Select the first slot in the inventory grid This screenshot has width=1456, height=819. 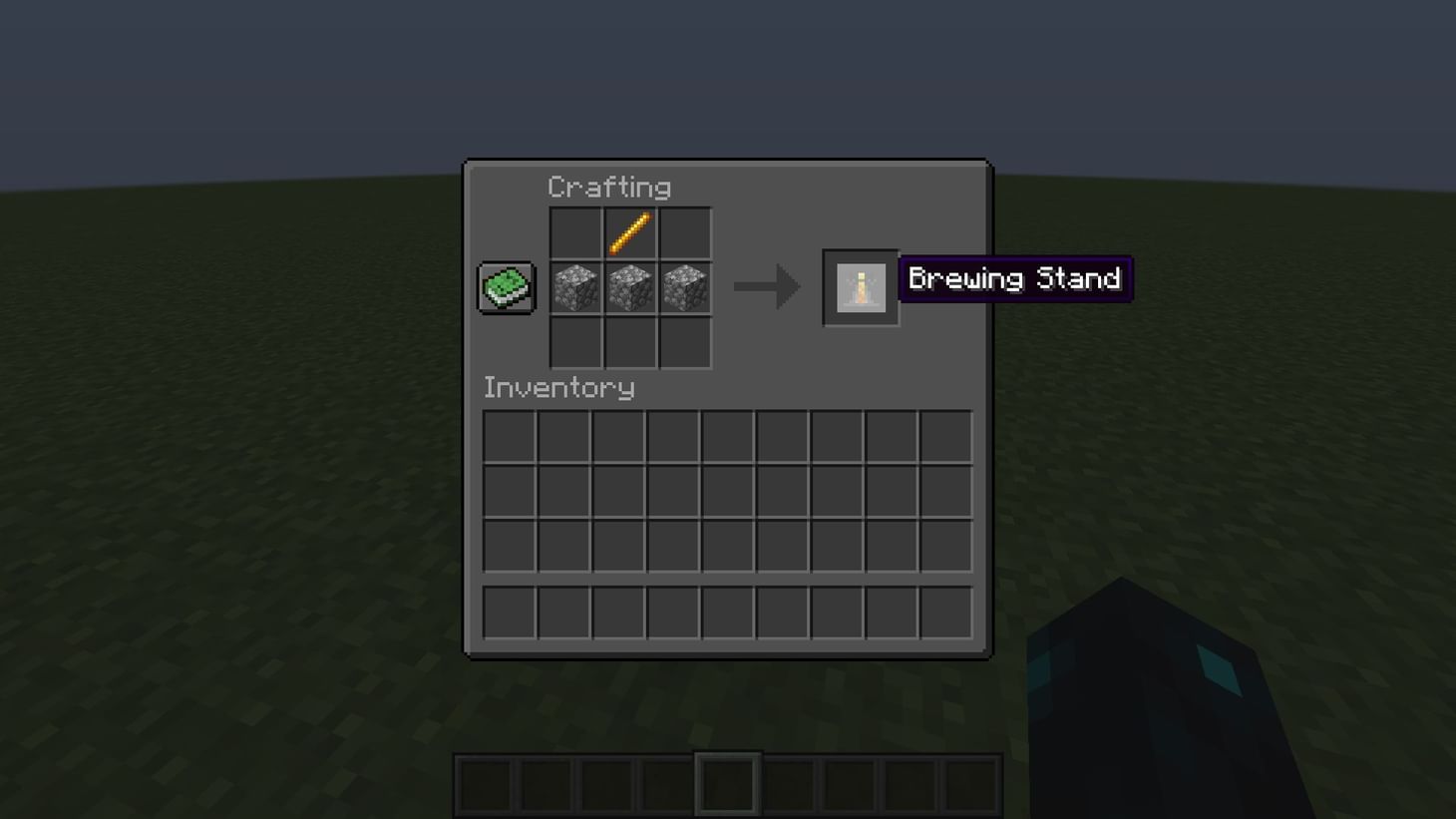(509, 436)
